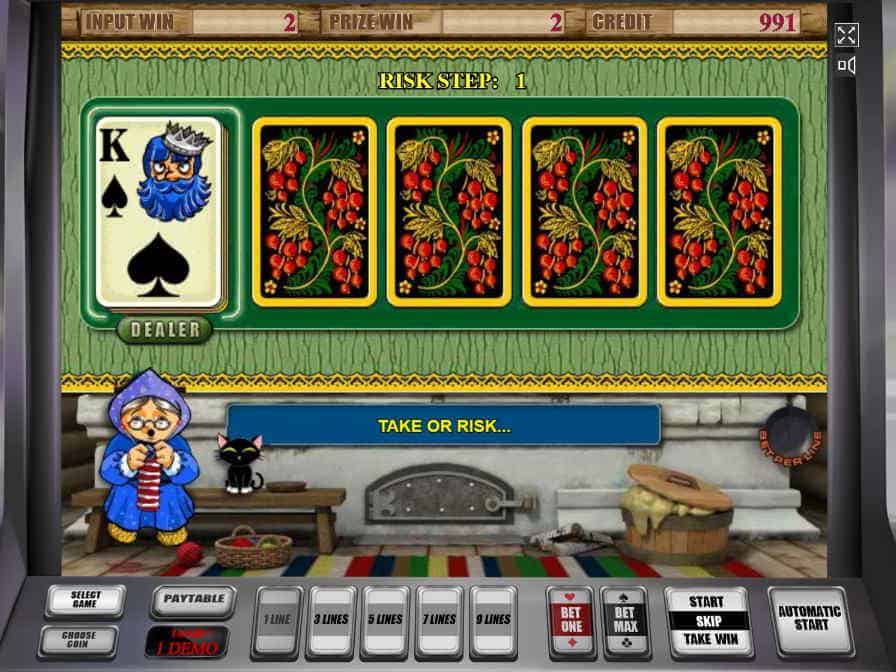This screenshot has height=672, width=896.
Task: Select the 9 Lines button
Action: pos(493,620)
